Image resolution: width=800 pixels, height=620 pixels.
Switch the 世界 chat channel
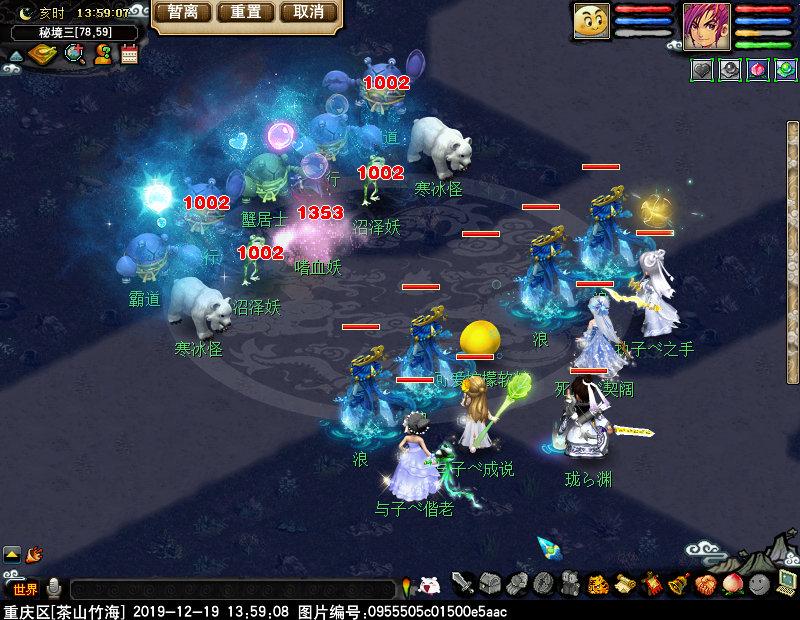[25, 589]
